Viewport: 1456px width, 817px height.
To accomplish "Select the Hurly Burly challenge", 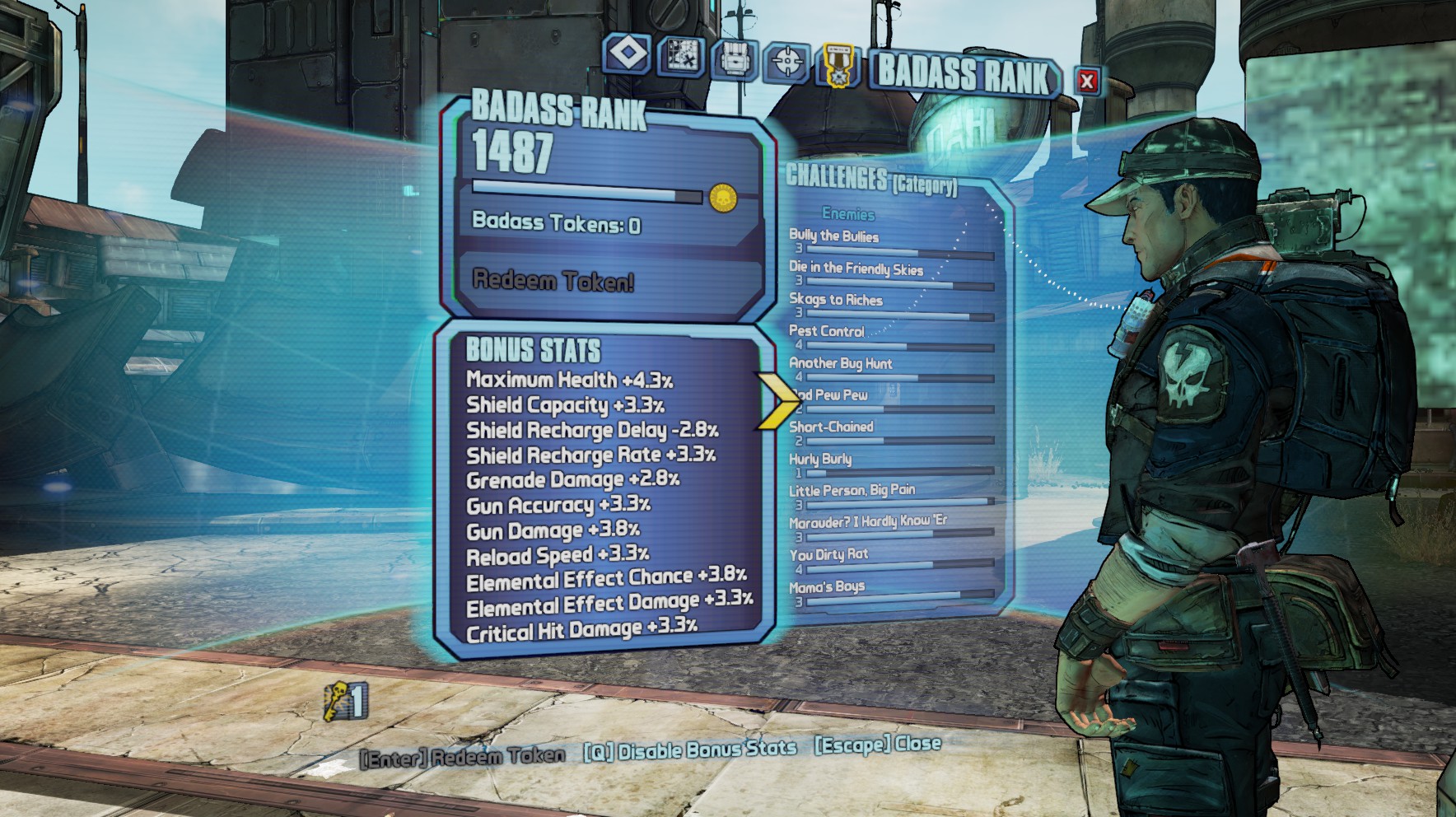I will coord(820,459).
